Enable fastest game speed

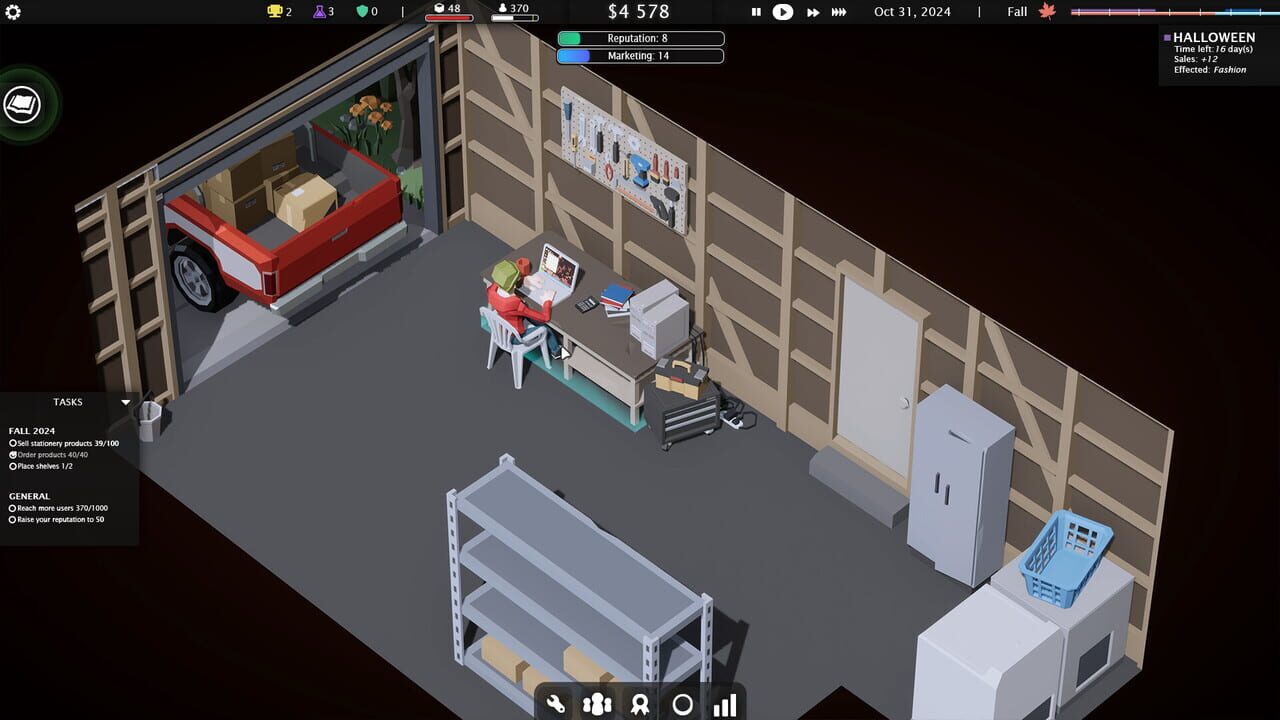[838, 12]
